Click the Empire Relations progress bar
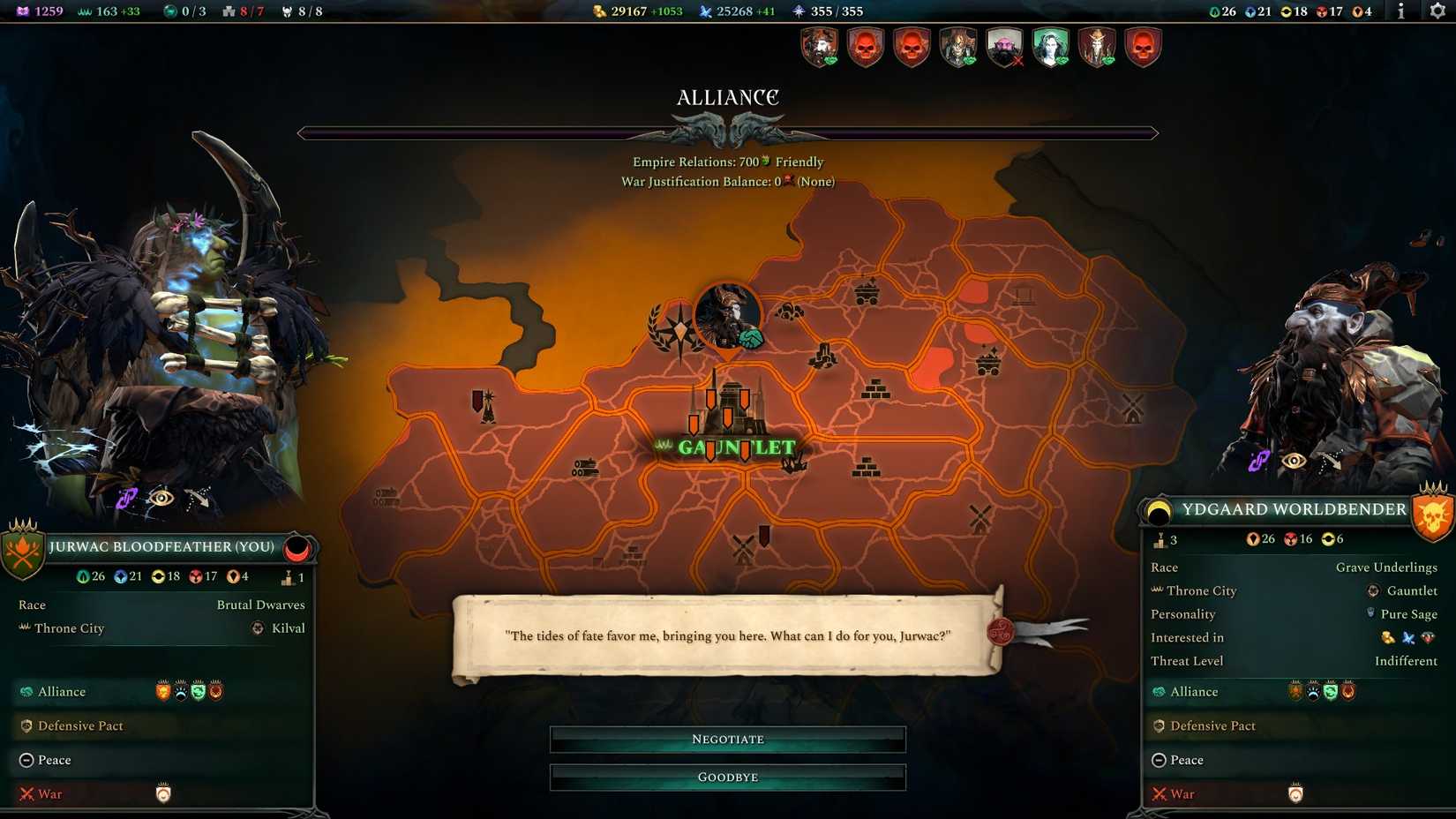The height and width of the screenshot is (819, 1456). click(727, 134)
